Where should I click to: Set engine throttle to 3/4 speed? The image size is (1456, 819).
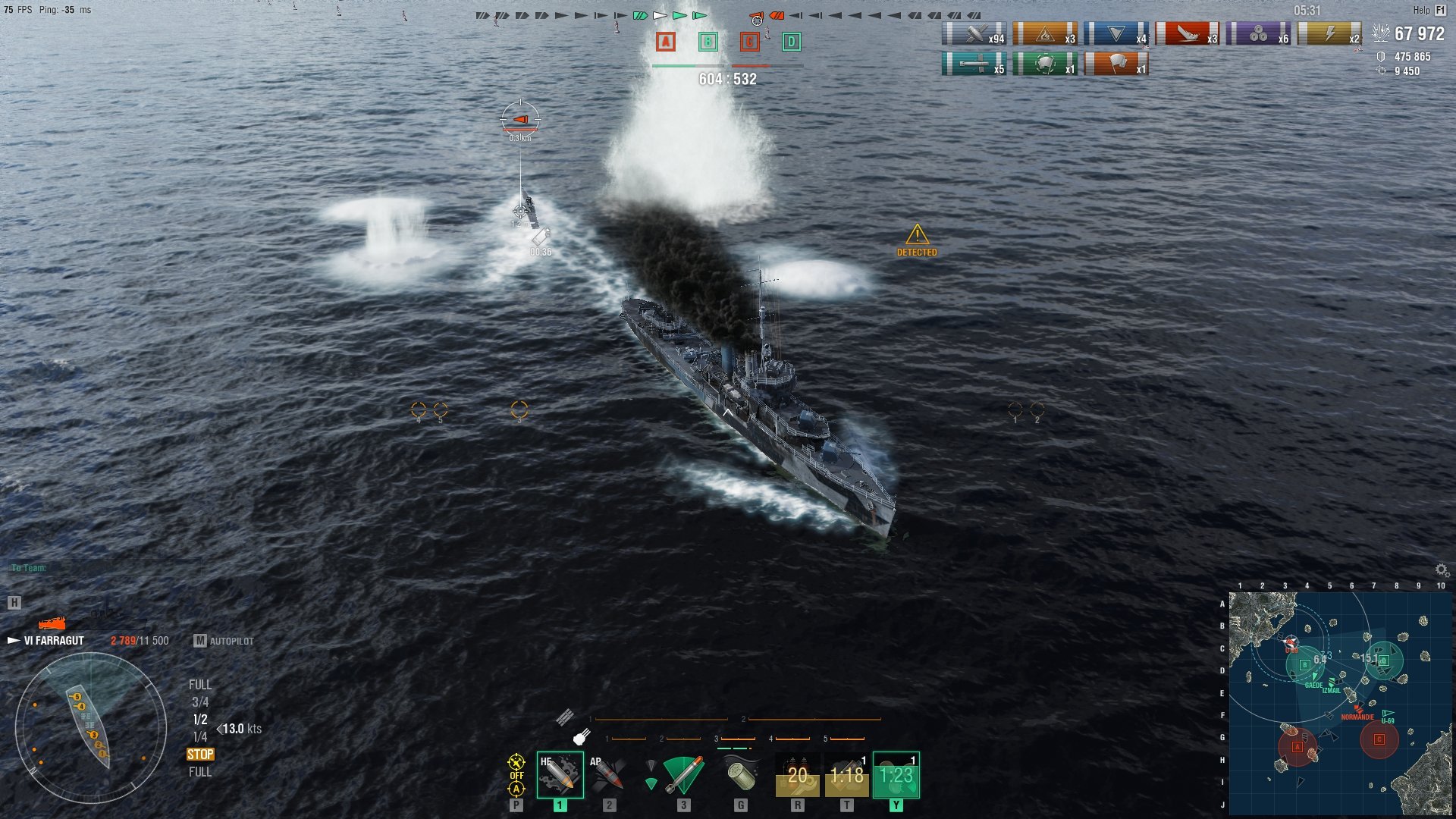199,702
